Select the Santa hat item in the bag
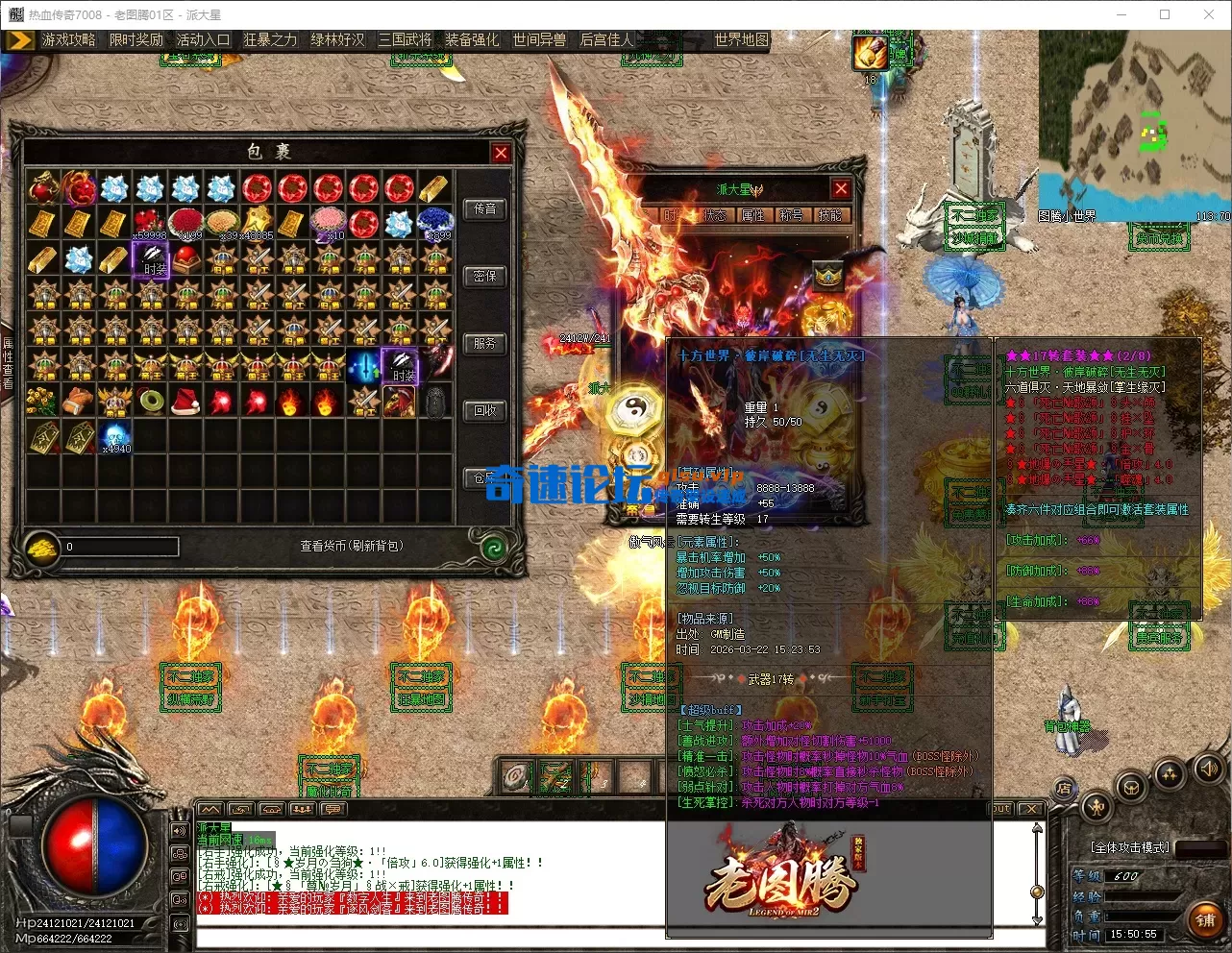Image resolution: width=1232 pixels, height=953 pixels. click(185, 401)
